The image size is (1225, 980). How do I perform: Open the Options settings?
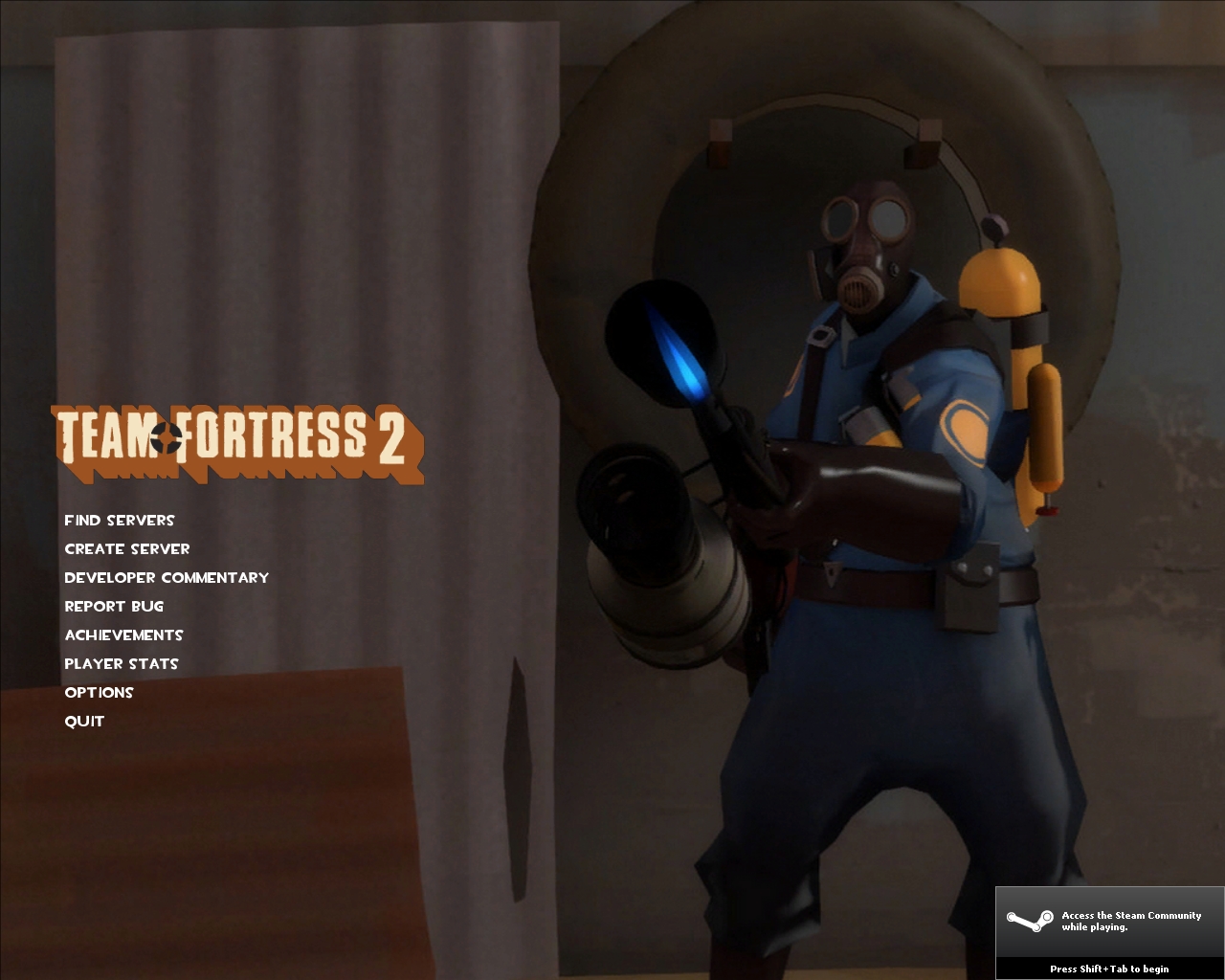99,692
